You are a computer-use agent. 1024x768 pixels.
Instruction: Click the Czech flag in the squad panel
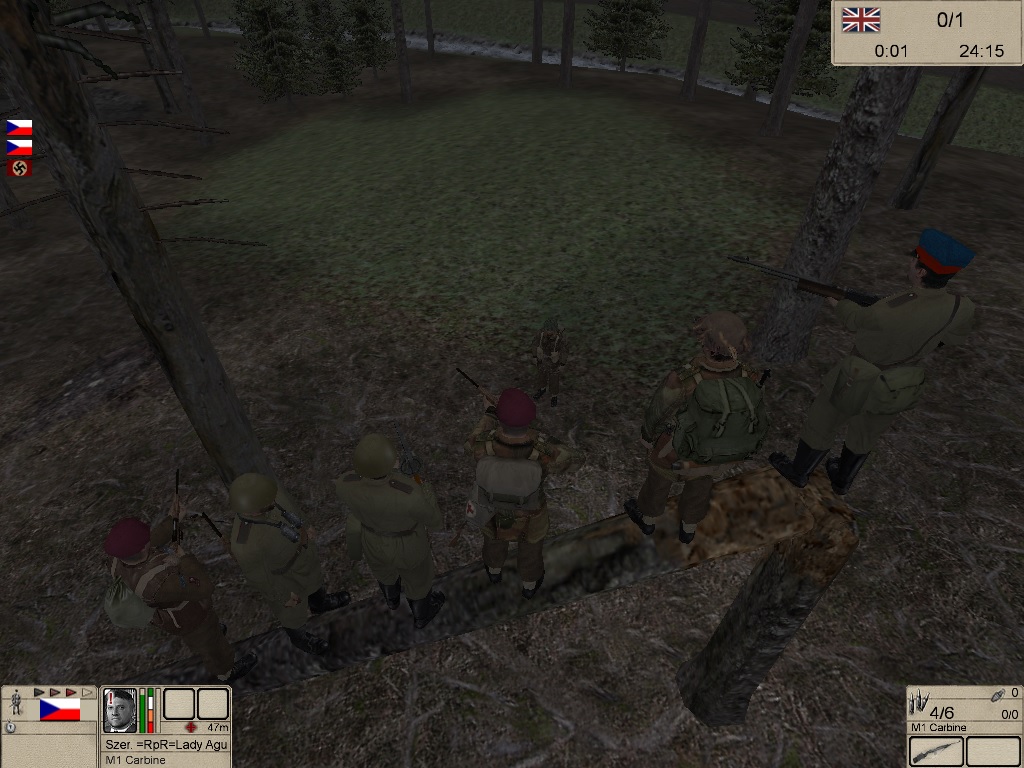(59, 710)
